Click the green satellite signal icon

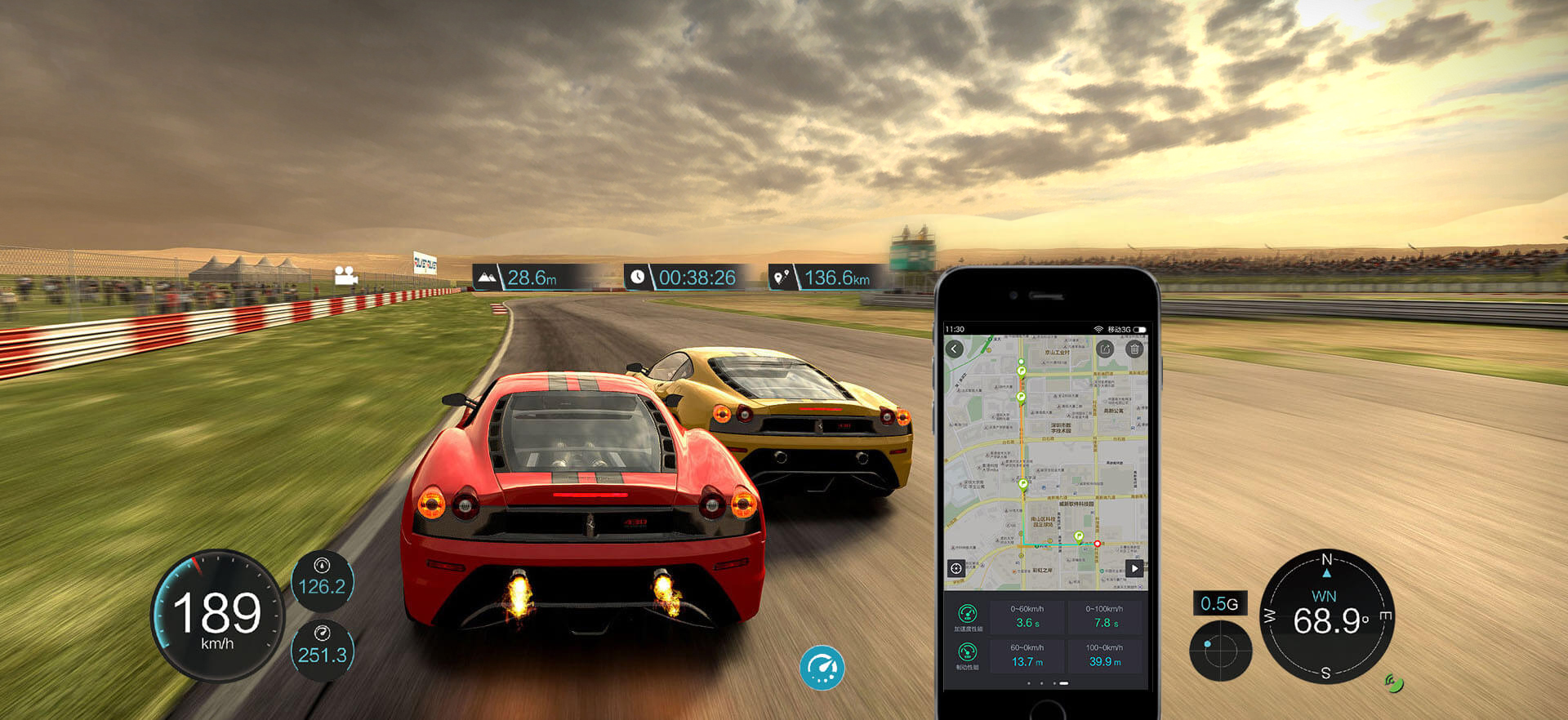coord(1394,682)
